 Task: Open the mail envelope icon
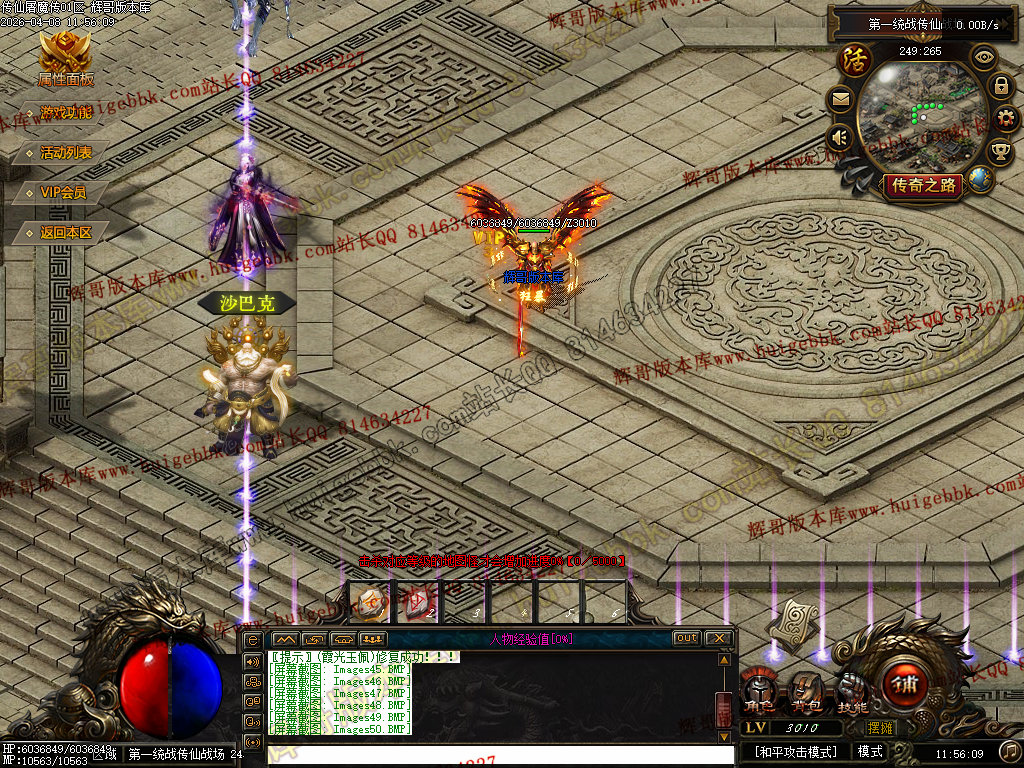pos(839,99)
